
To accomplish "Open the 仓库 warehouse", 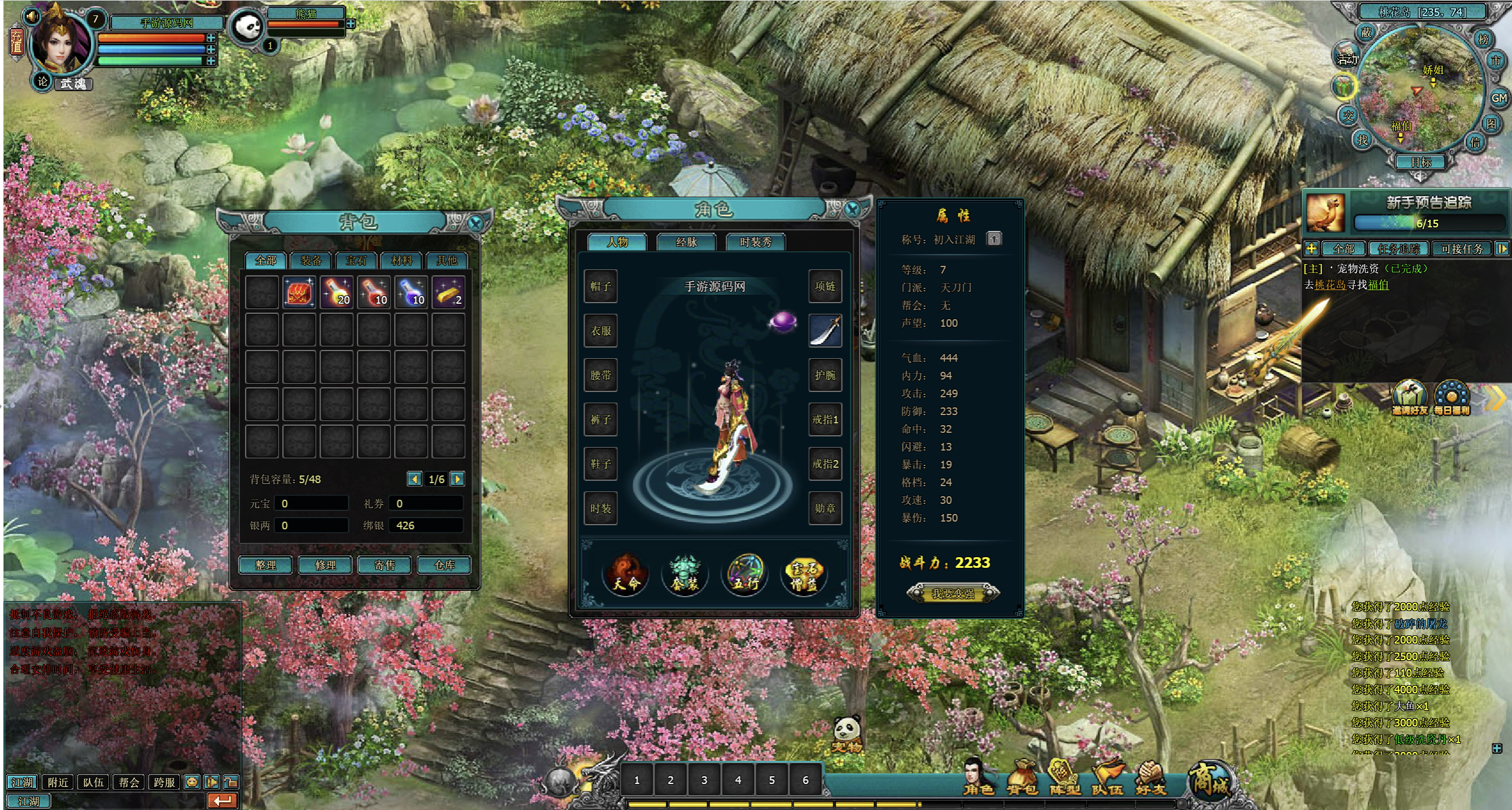I will [444, 565].
